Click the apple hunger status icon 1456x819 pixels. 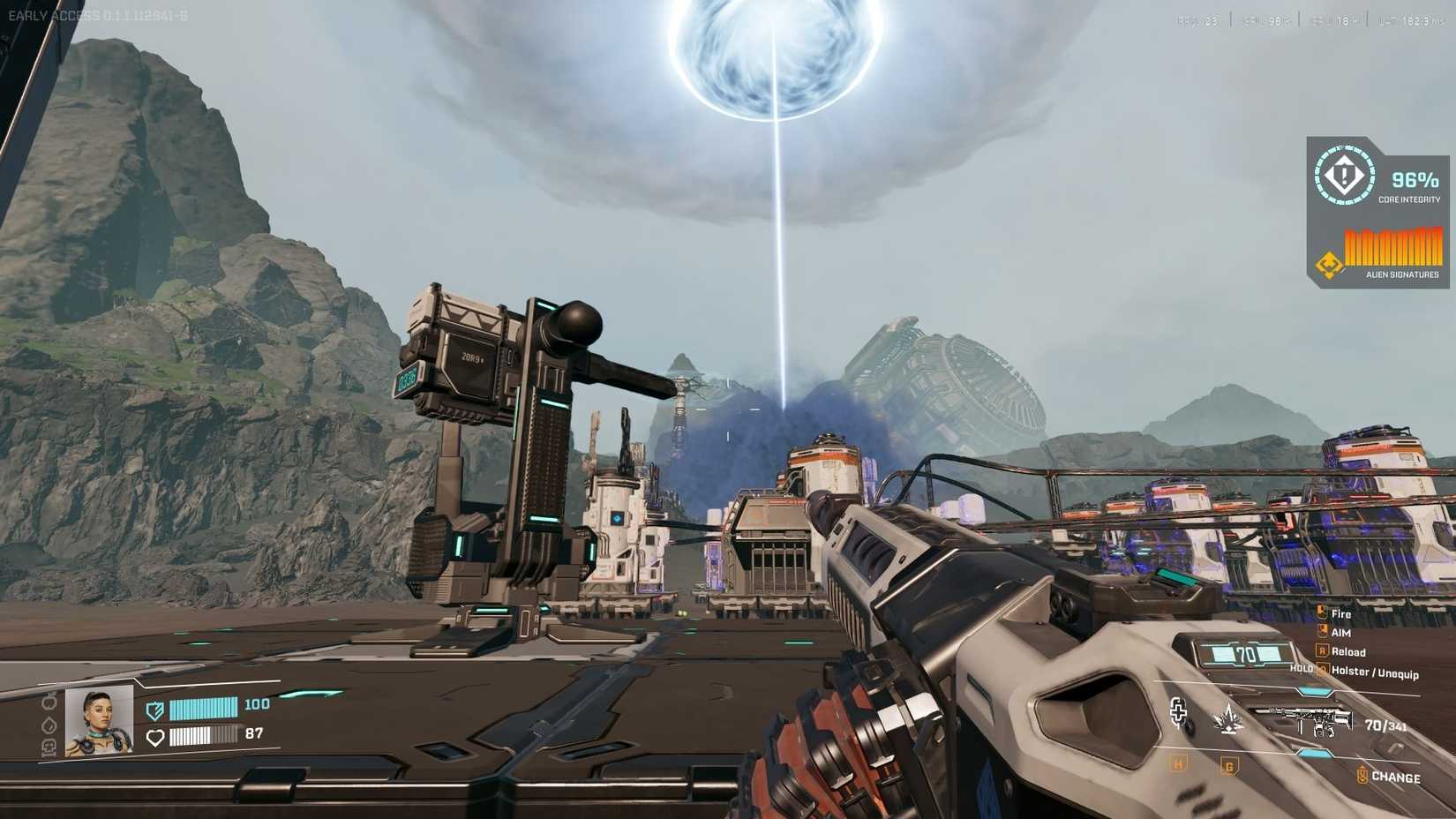pos(49,703)
